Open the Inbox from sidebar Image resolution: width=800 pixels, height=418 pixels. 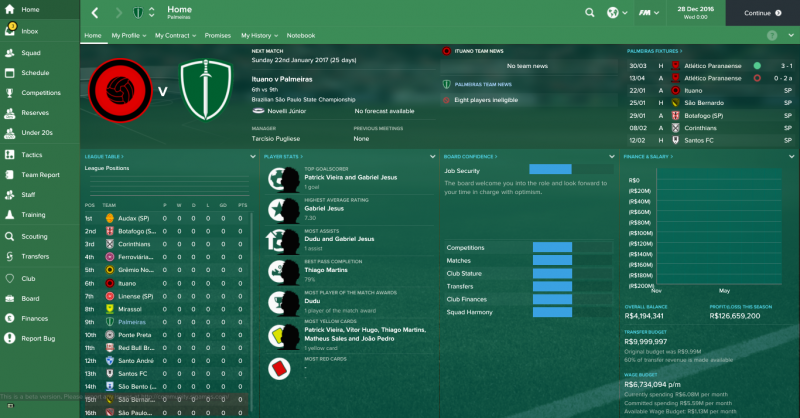[30, 30]
